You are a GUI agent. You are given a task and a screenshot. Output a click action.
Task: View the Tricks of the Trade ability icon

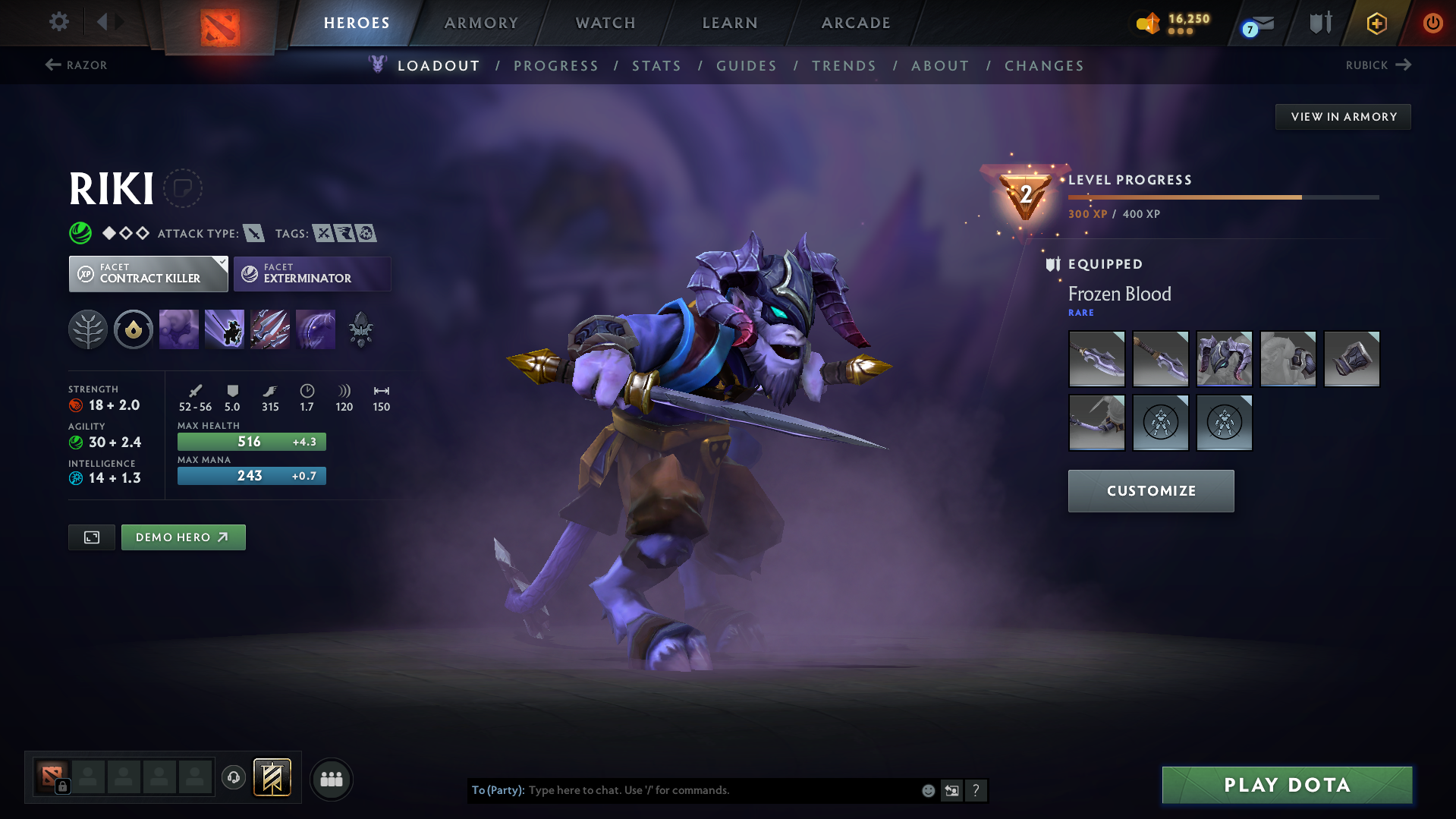coord(270,329)
